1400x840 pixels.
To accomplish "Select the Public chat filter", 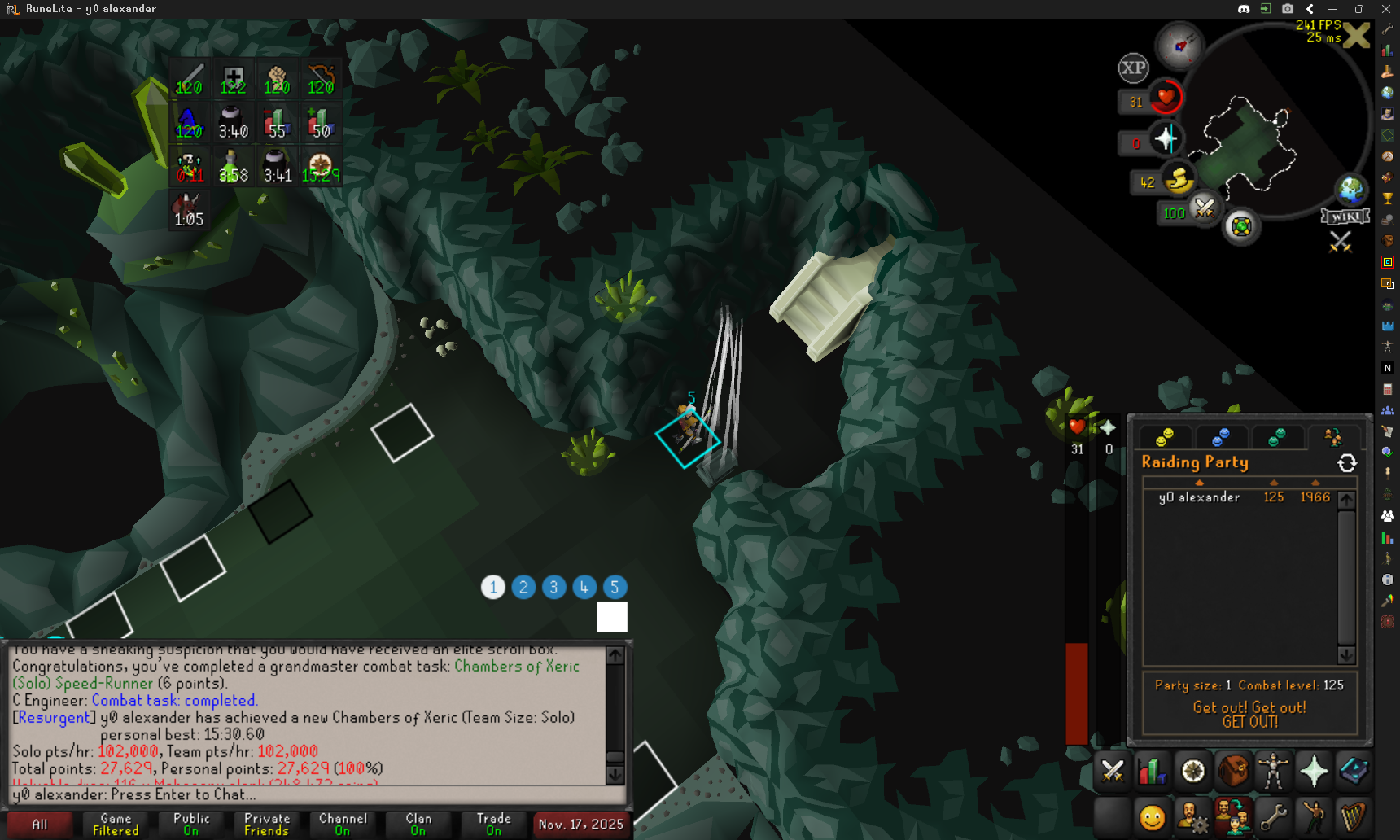I will pos(191,825).
